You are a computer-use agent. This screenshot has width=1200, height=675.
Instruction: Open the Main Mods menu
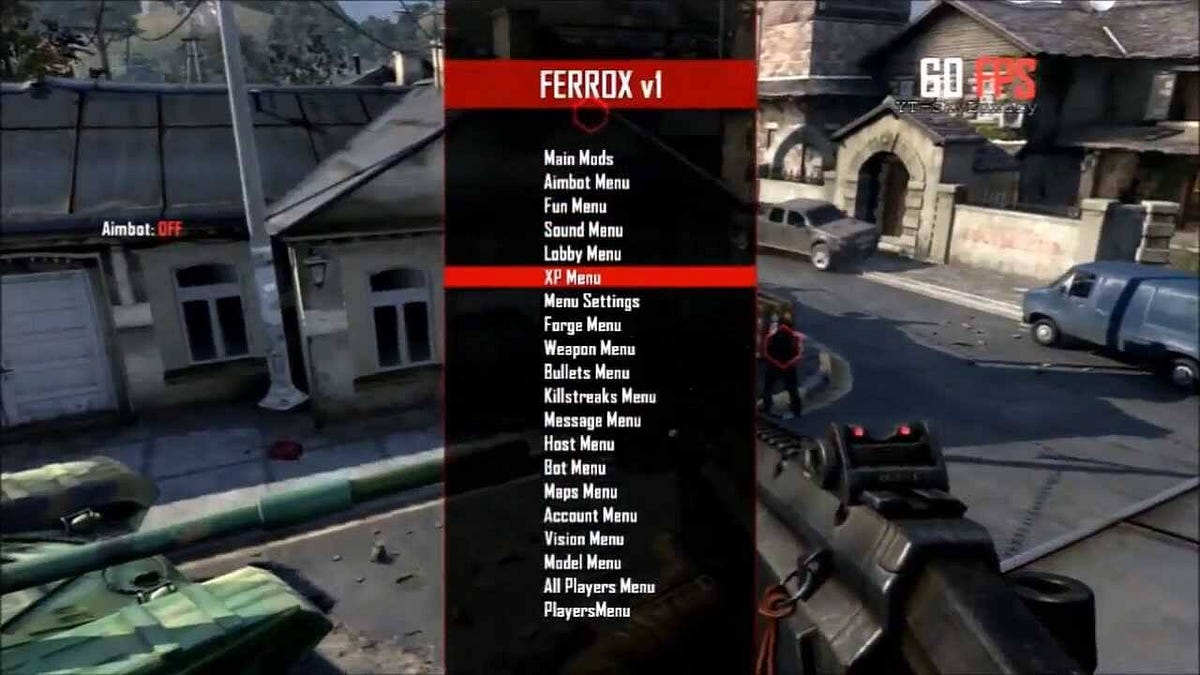(x=578, y=158)
